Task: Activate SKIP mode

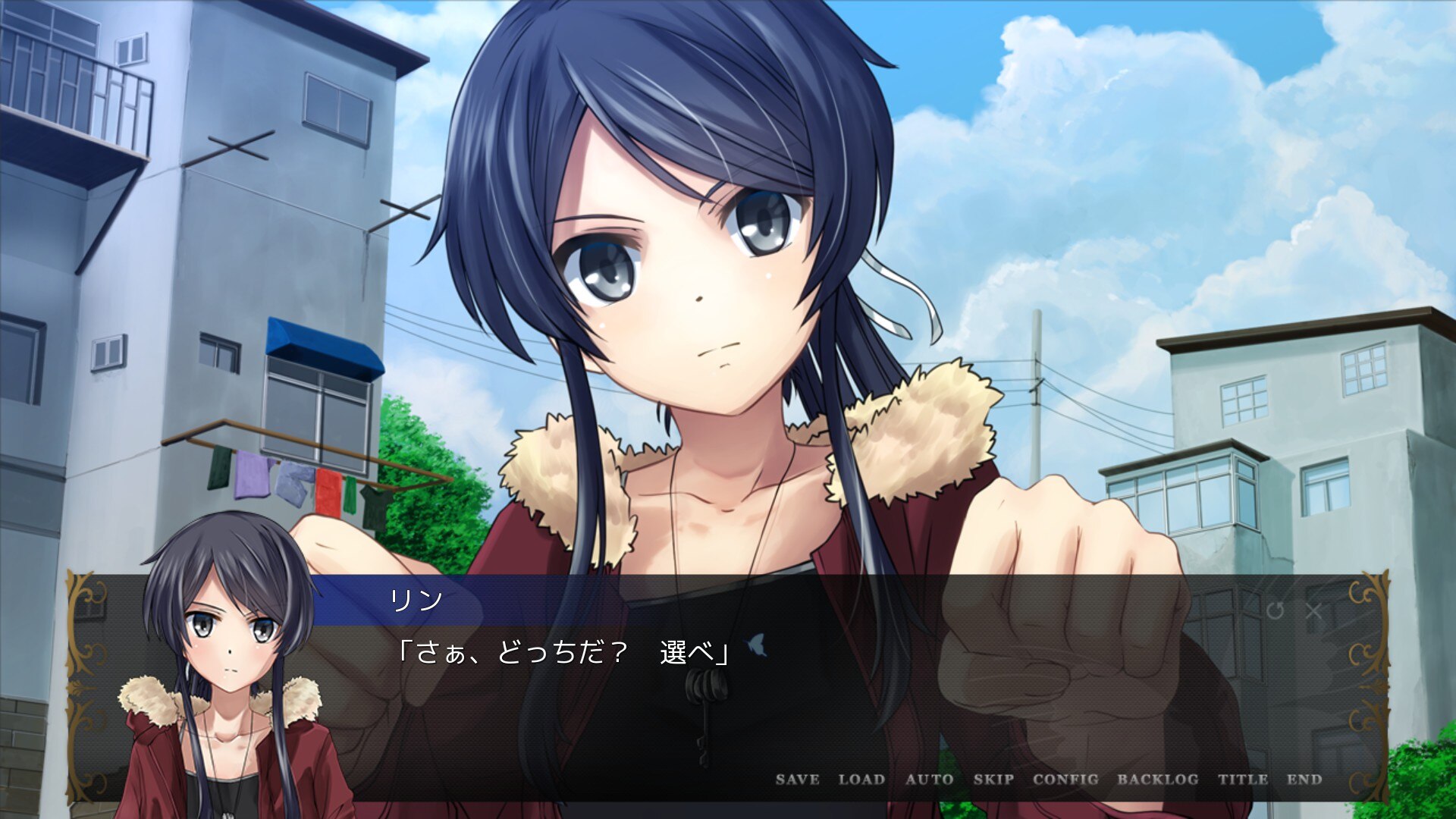Action: pyautogui.click(x=993, y=779)
